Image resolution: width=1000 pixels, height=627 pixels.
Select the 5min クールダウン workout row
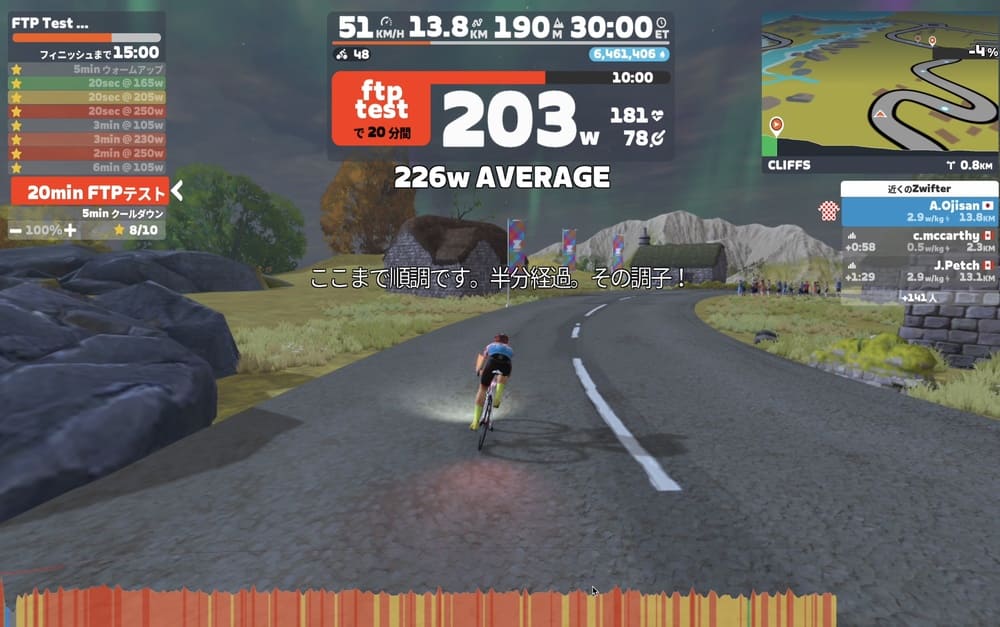tap(88, 213)
